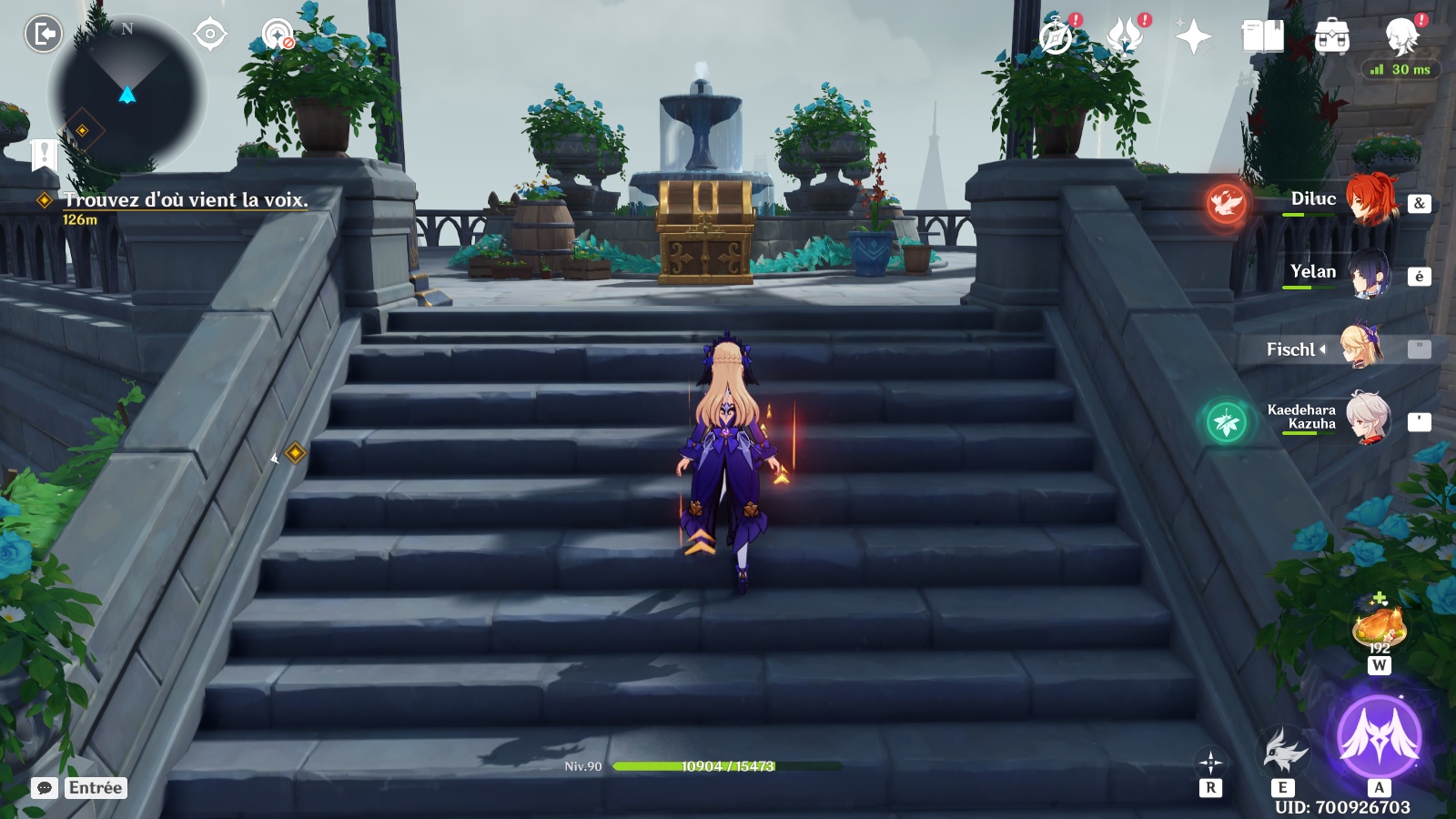Open the events compass icon
Viewport: 1456px width, 819px height.
[x=1056, y=37]
